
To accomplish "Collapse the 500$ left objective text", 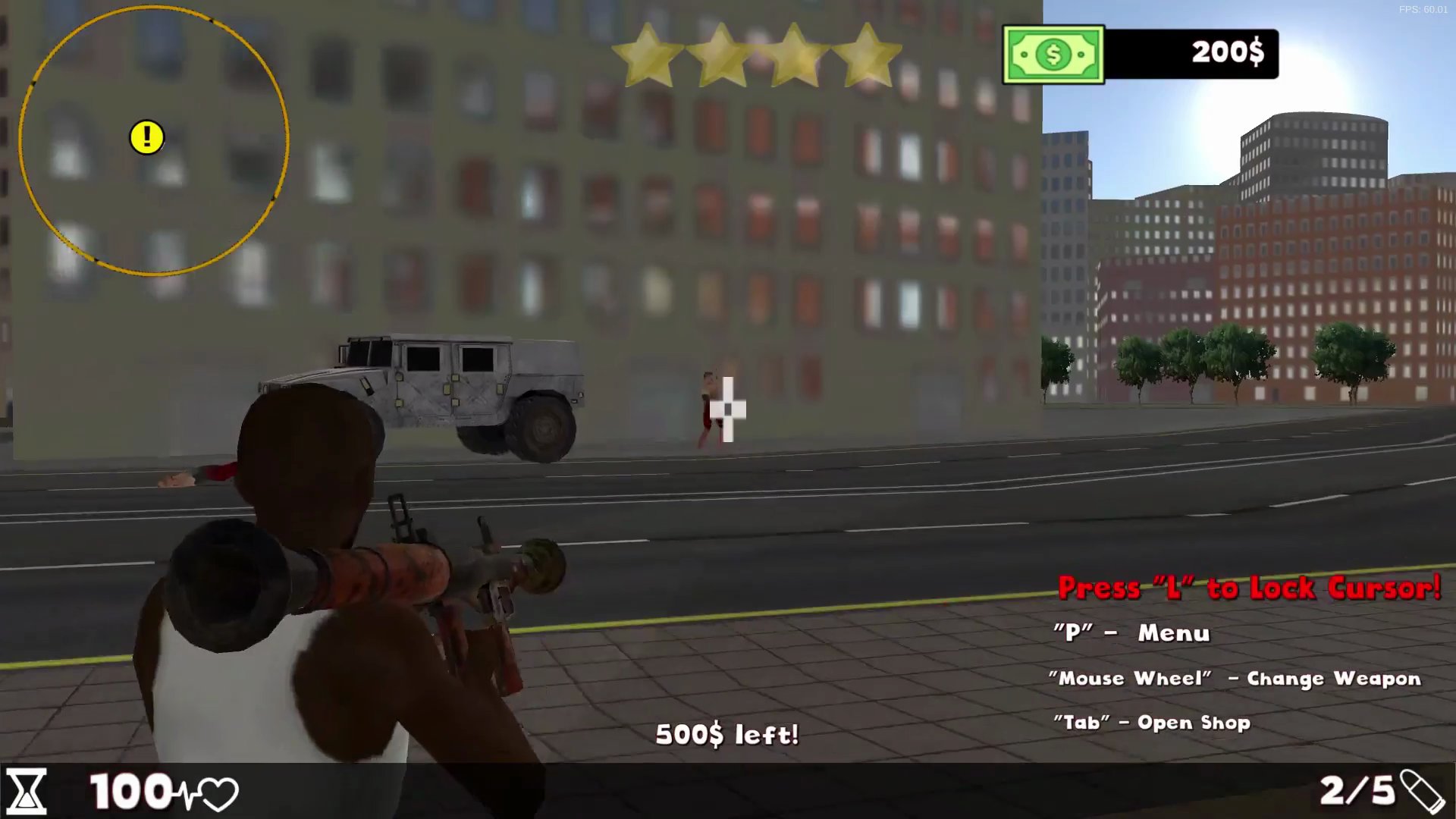I will [728, 734].
